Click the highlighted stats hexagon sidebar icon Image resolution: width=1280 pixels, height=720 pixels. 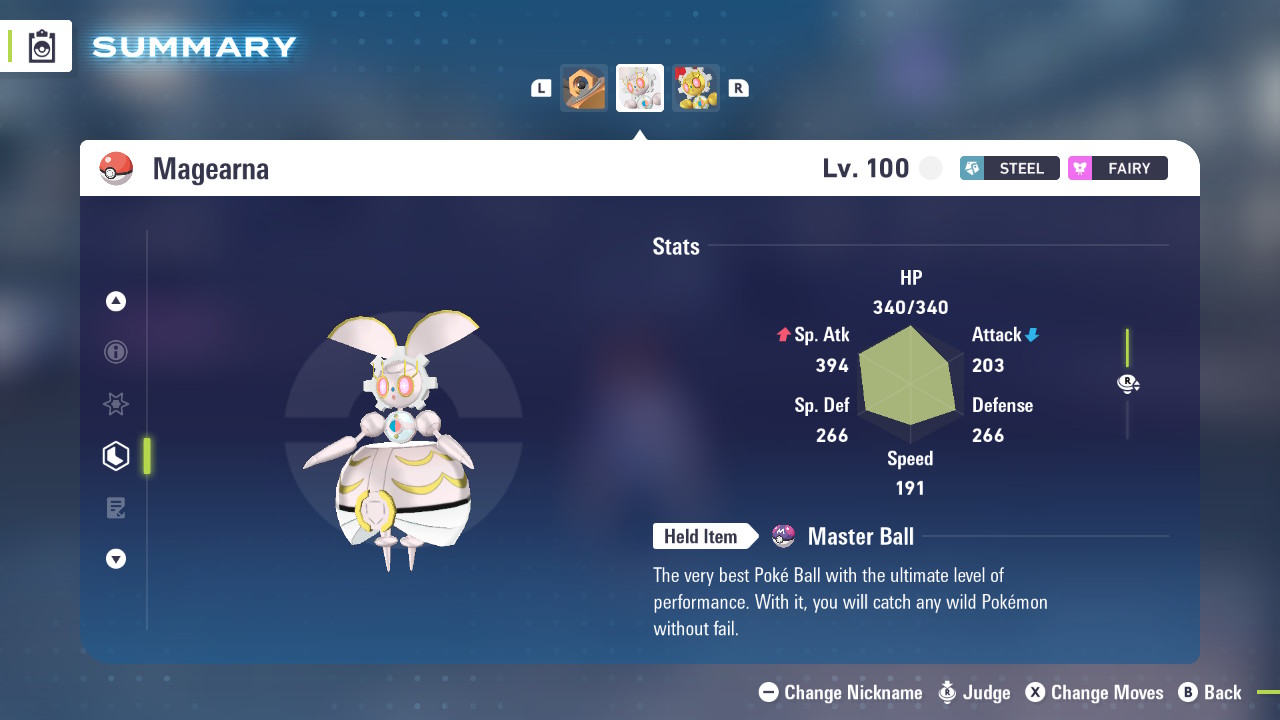tap(115, 456)
